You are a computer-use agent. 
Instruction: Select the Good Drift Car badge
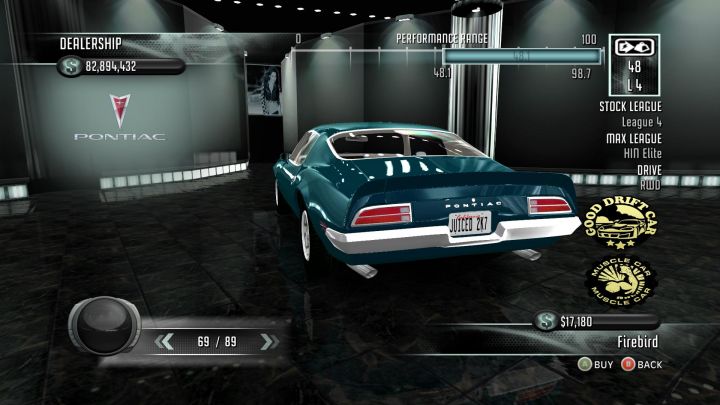pos(620,224)
